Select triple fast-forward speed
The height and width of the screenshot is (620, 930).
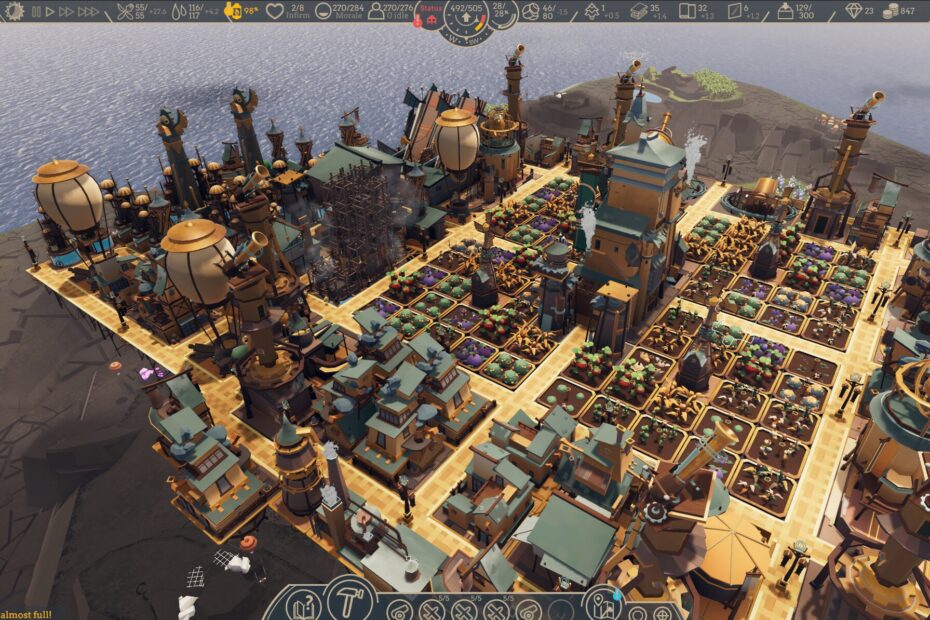pyautogui.click(x=88, y=12)
